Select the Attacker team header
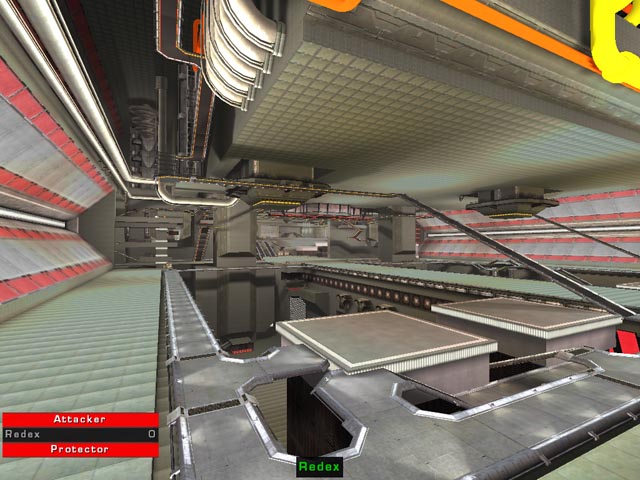Screen dimensions: 640x480 80,420
